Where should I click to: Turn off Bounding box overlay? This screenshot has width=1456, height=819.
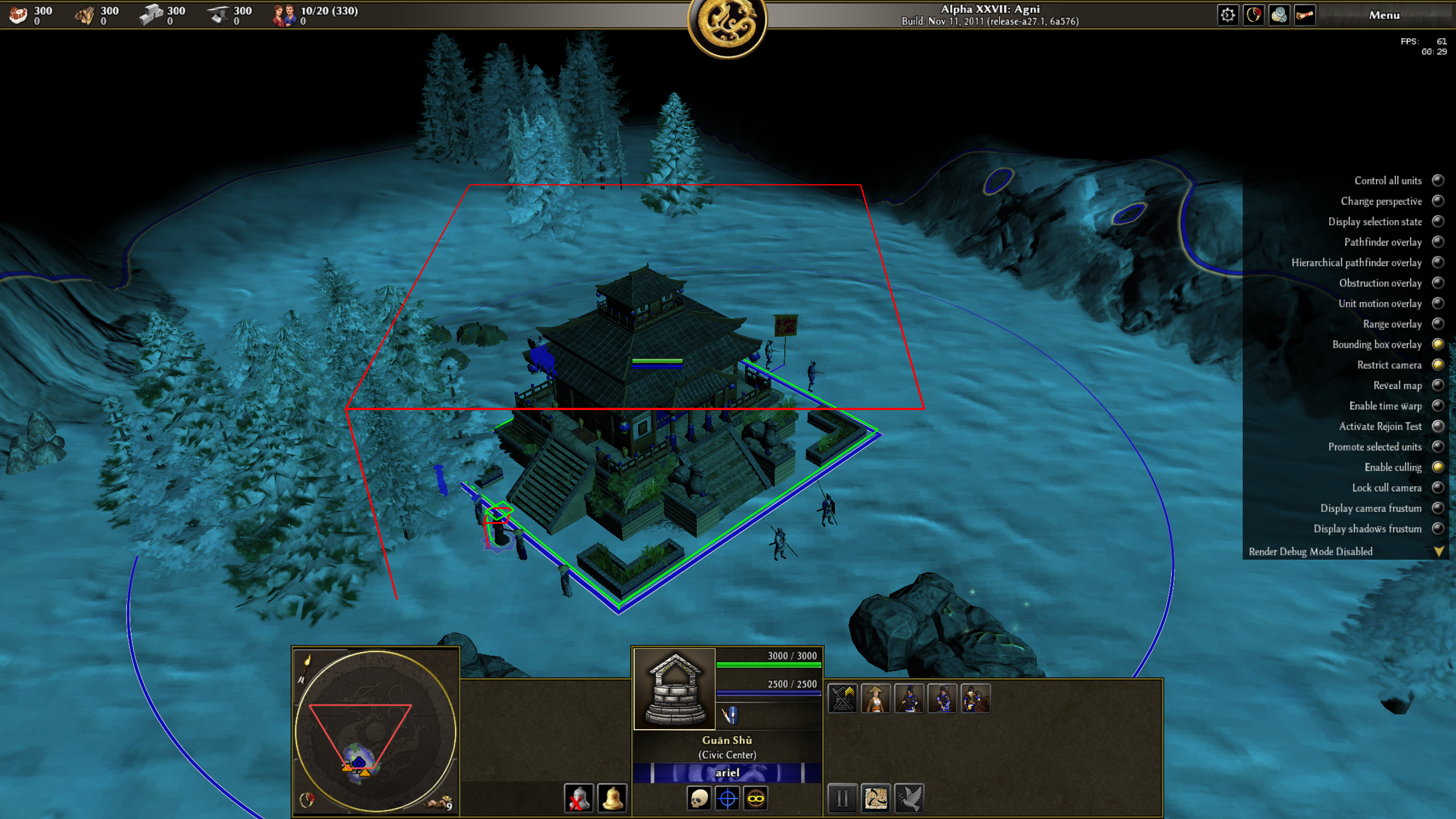[1438, 345]
